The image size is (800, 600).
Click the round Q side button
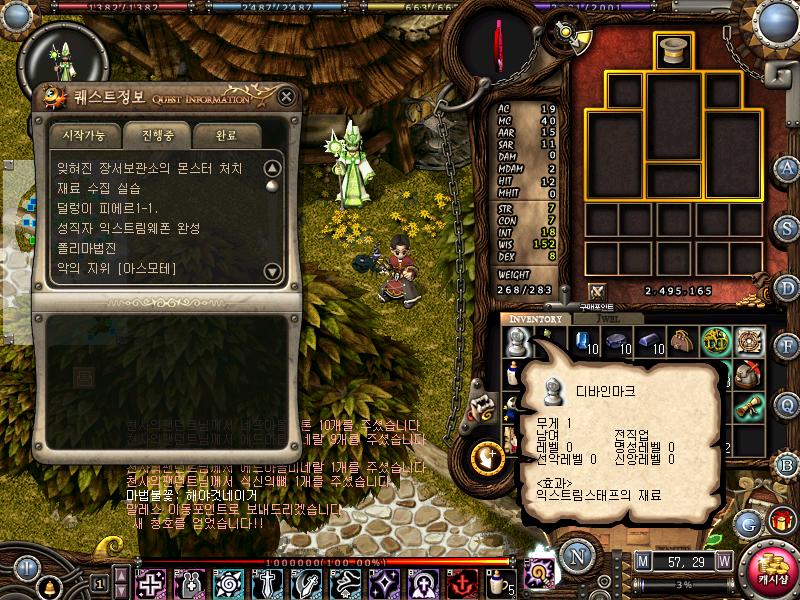click(x=787, y=404)
